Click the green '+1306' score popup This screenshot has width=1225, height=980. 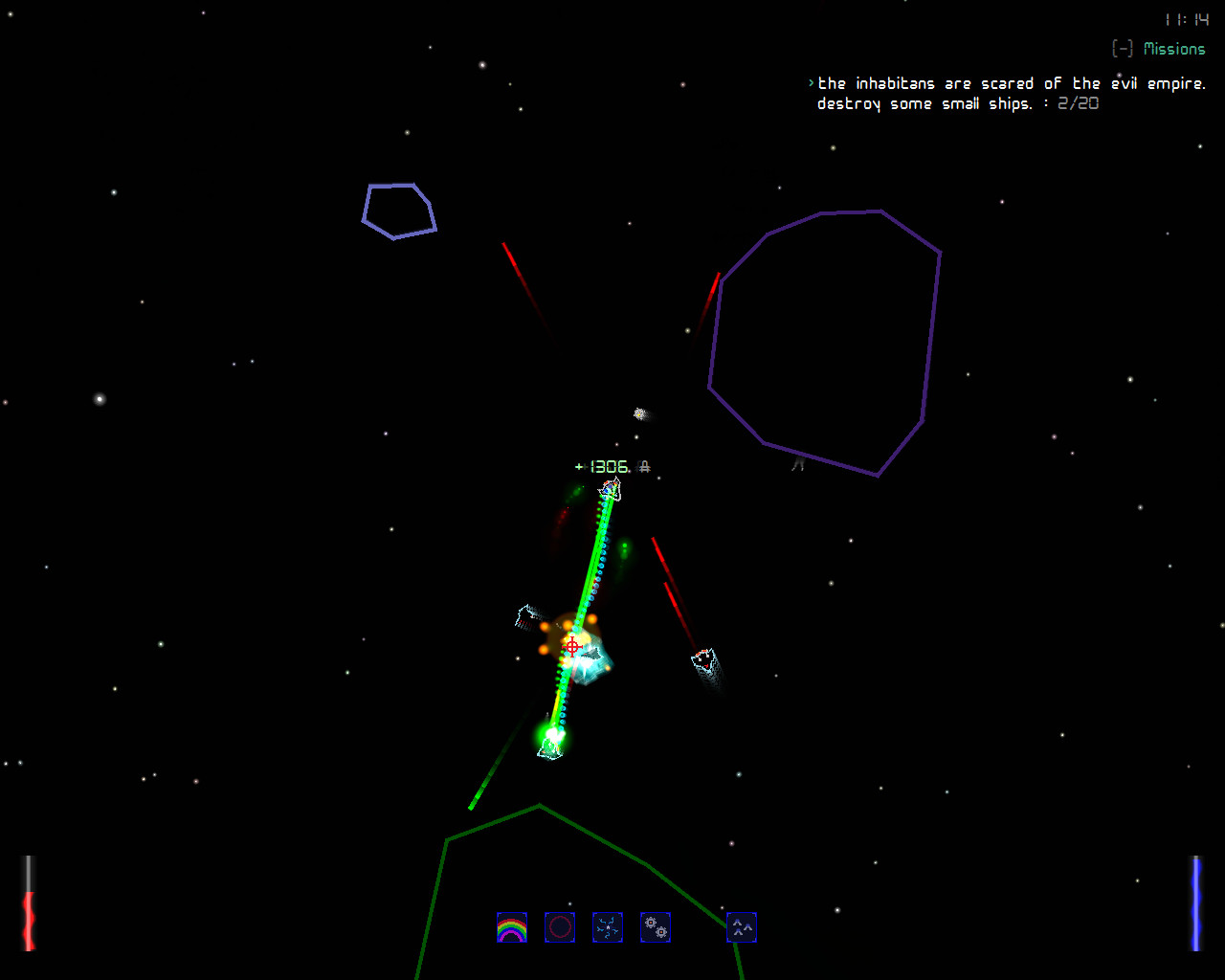pos(601,466)
